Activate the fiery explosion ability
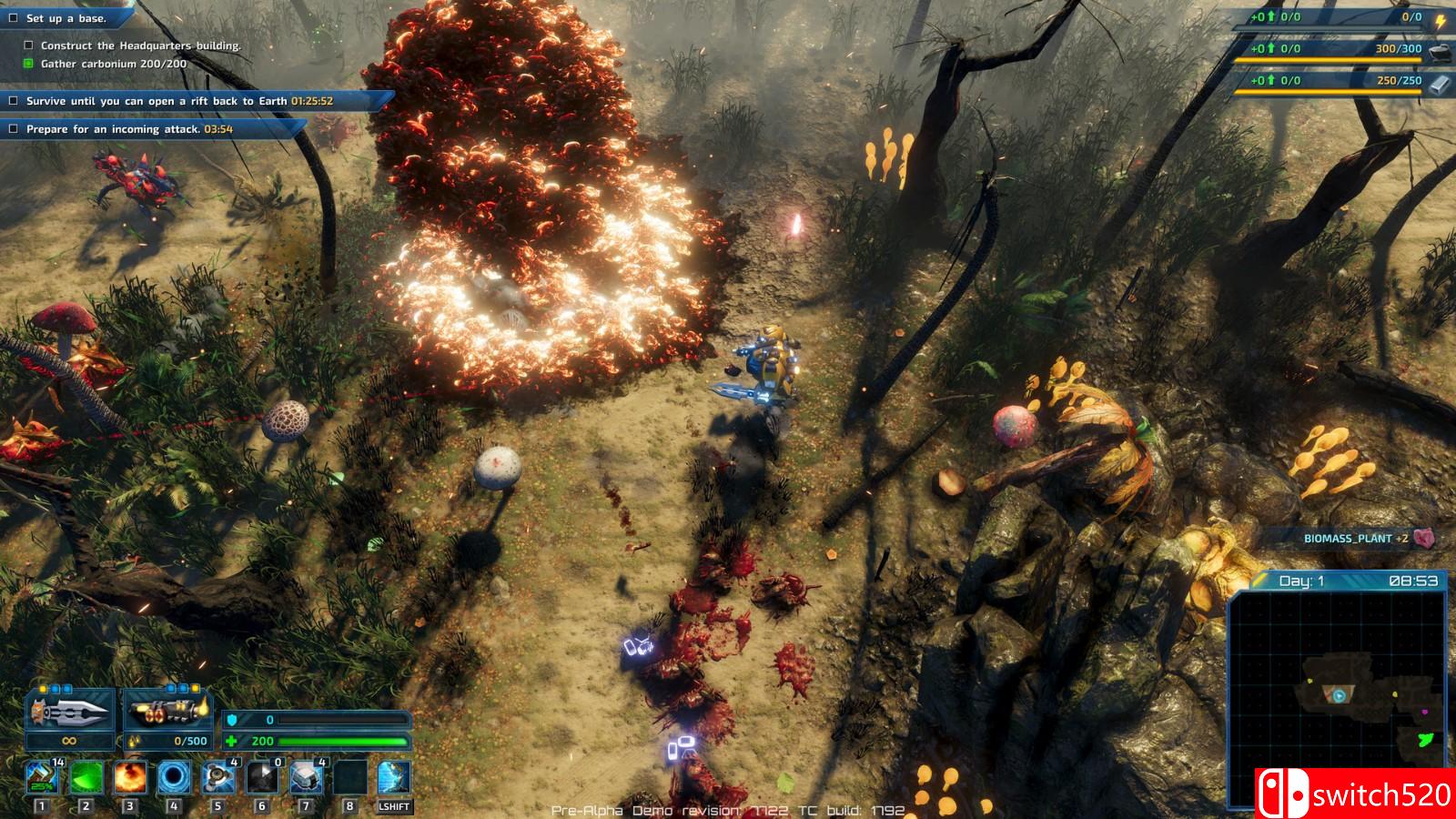 (130, 779)
